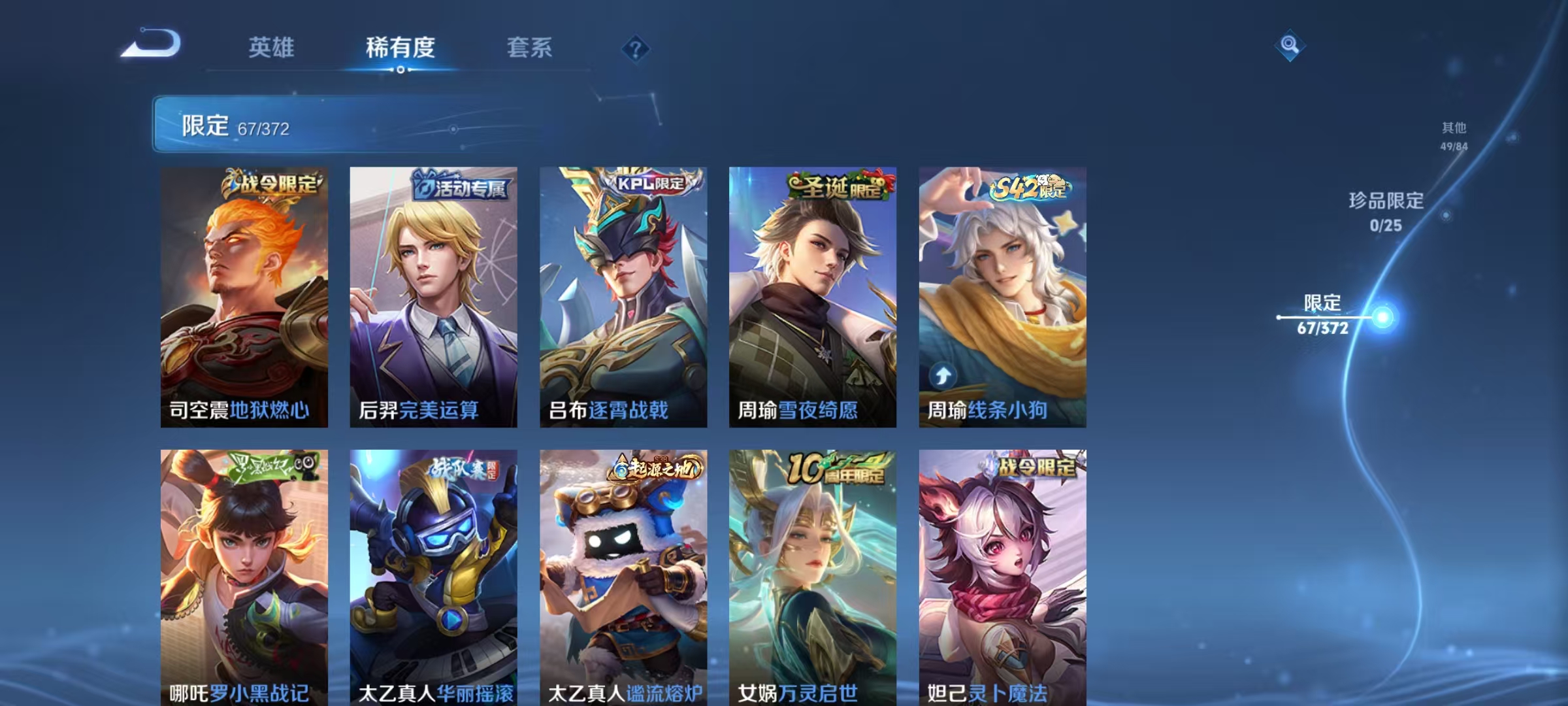The height and width of the screenshot is (706, 1568).
Task: Switch to the 英雄 tab
Action: 272,47
